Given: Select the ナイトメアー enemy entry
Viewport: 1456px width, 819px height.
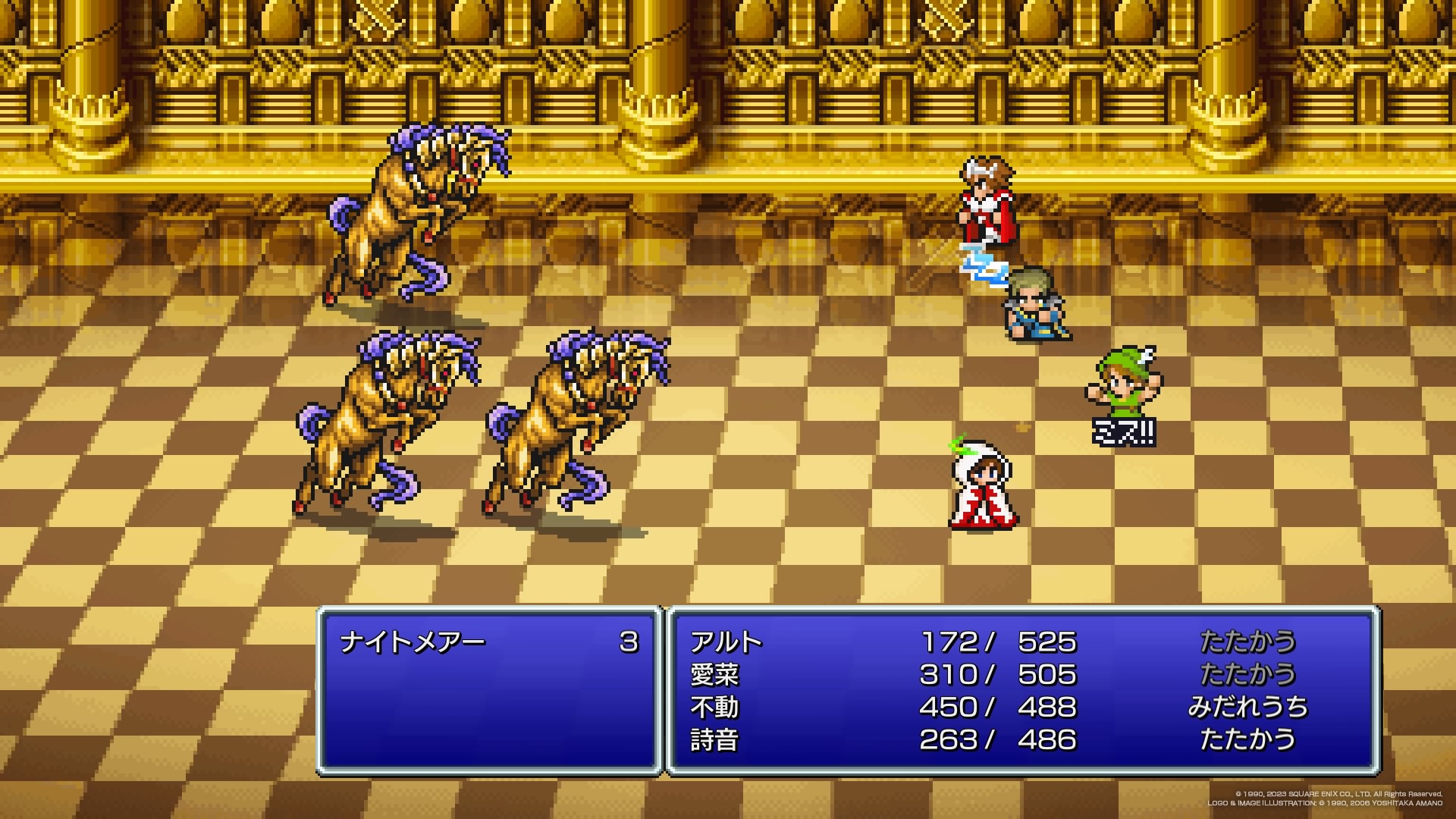Looking at the screenshot, I should point(413,643).
